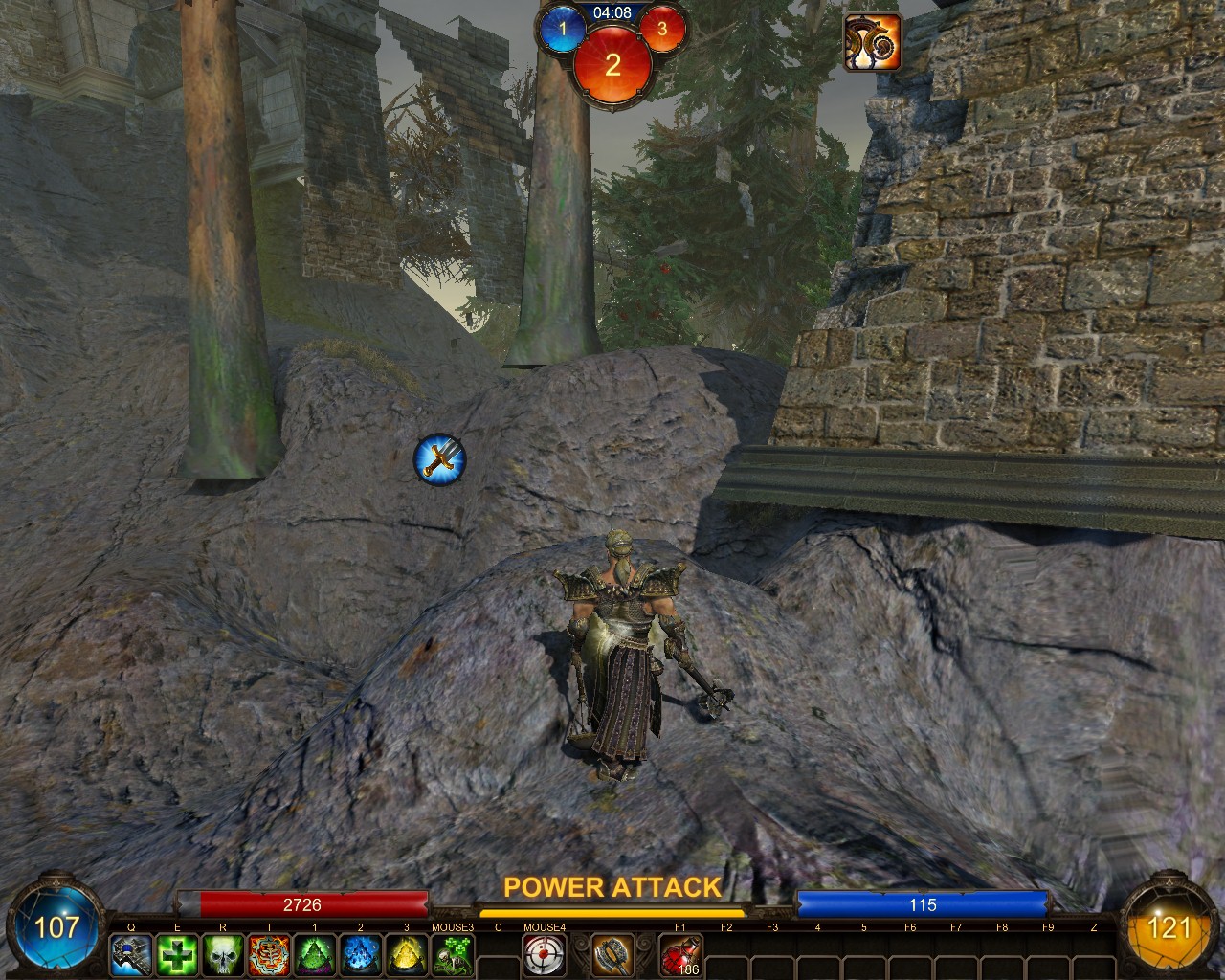Use the skeleton resurrection ability
This screenshot has width=1225, height=980.
pyautogui.click(x=453, y=954)
